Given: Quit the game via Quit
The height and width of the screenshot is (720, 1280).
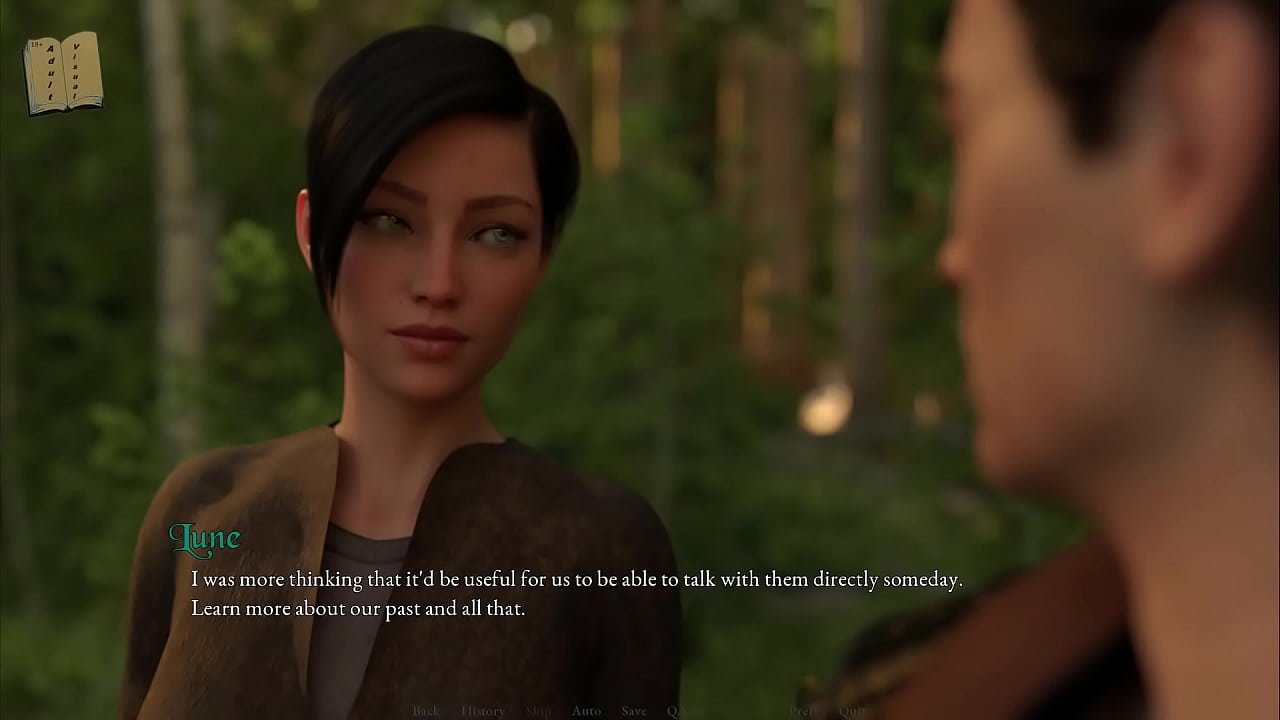Looking at the screenshot, I should pyautogui.click(x=852, y=711).
